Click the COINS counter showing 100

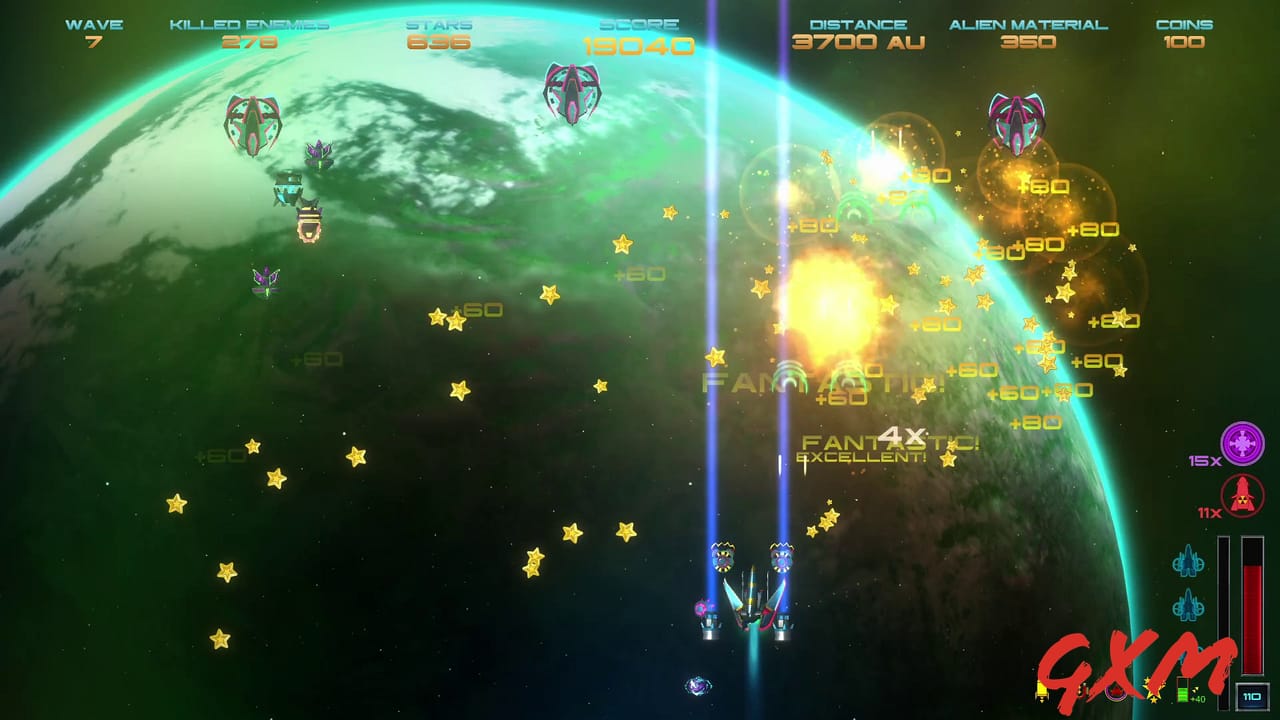pos(1186,44)
